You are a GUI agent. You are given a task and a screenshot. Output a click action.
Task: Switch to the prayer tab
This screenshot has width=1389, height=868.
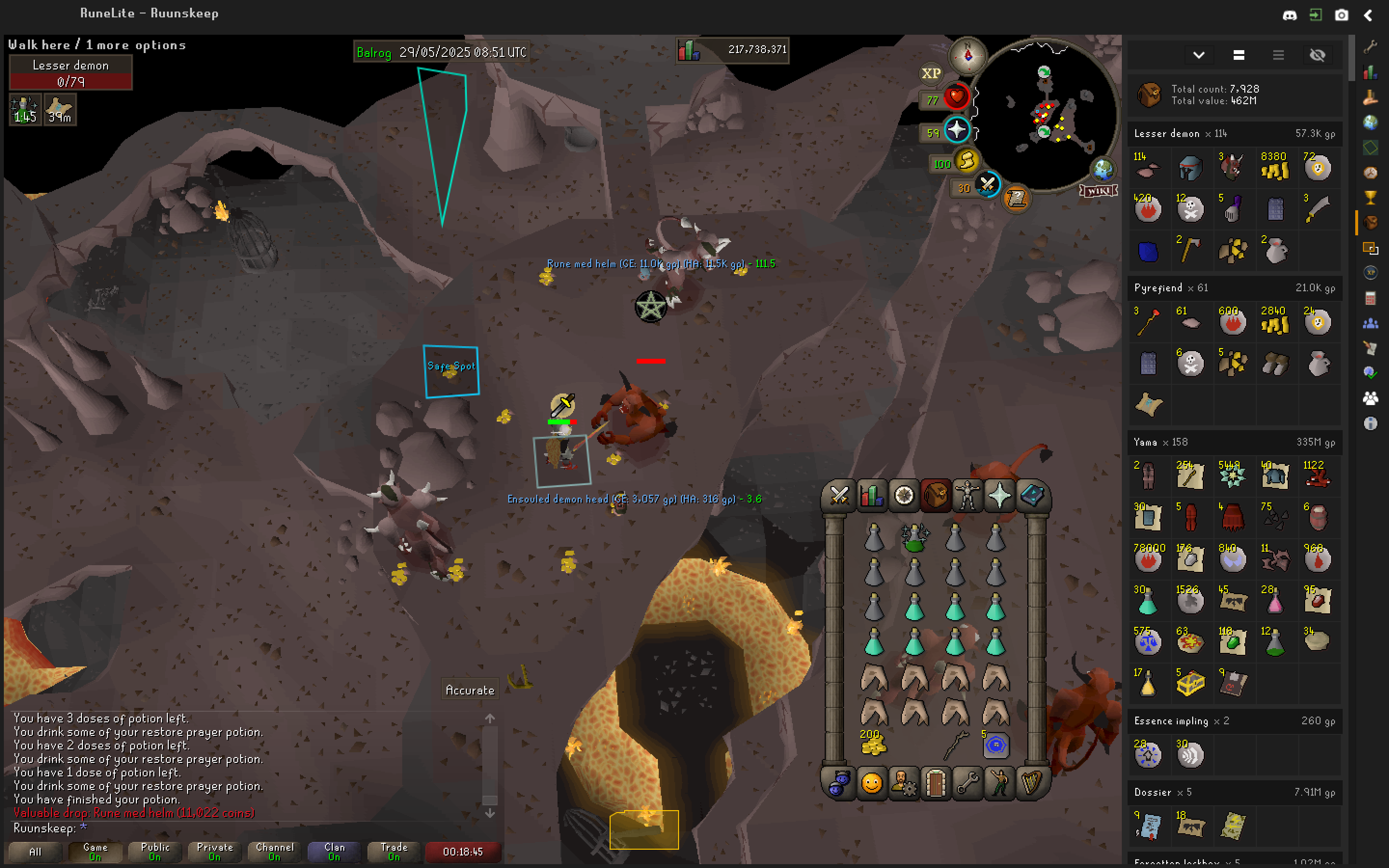999,495
